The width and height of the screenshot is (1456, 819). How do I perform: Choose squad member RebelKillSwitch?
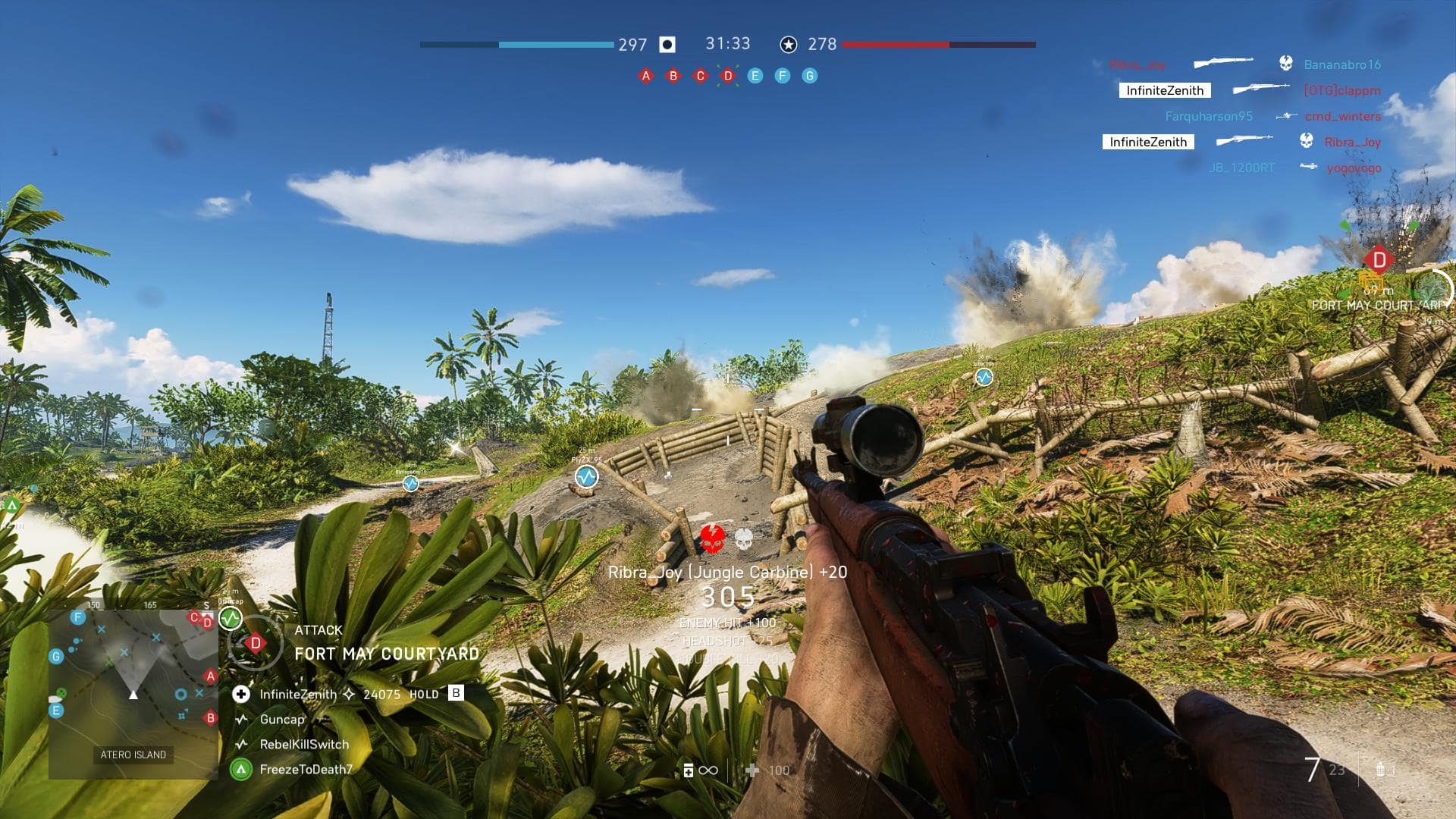pyautogui.click(x=304, y=745)
